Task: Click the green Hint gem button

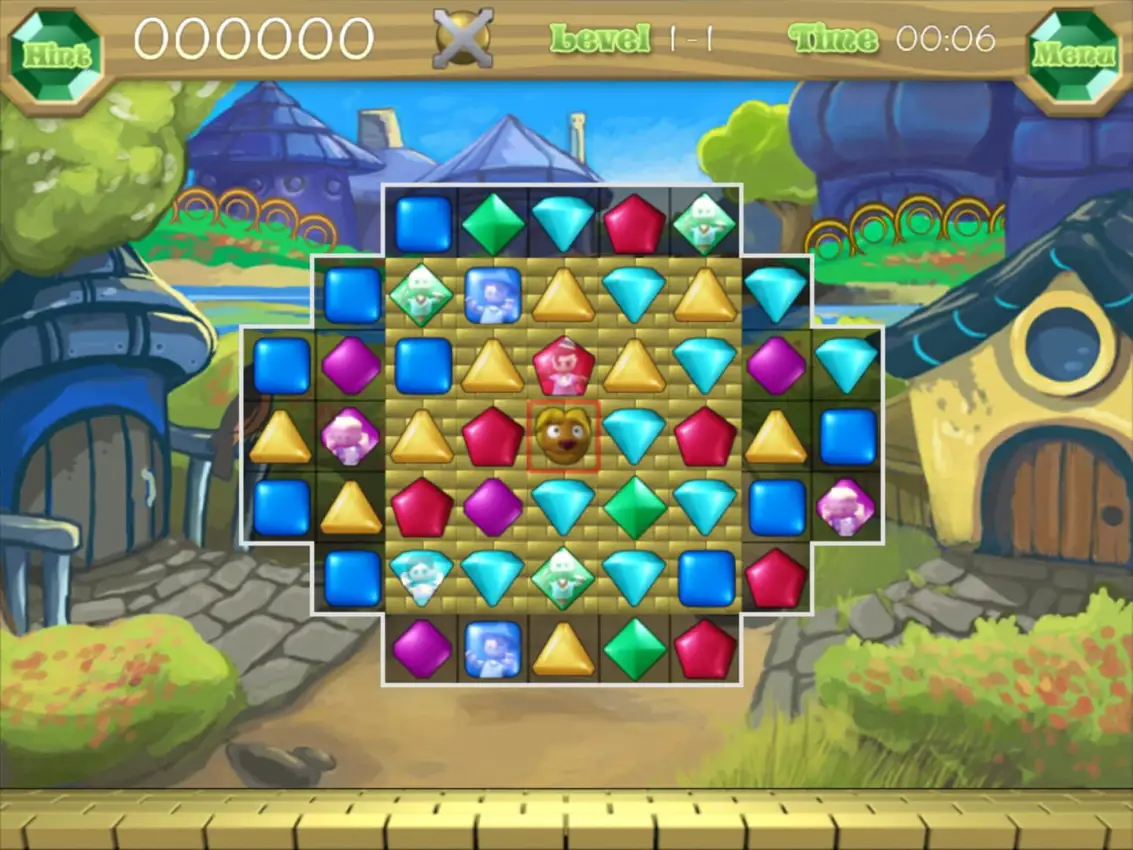Action: click(56, 54)
